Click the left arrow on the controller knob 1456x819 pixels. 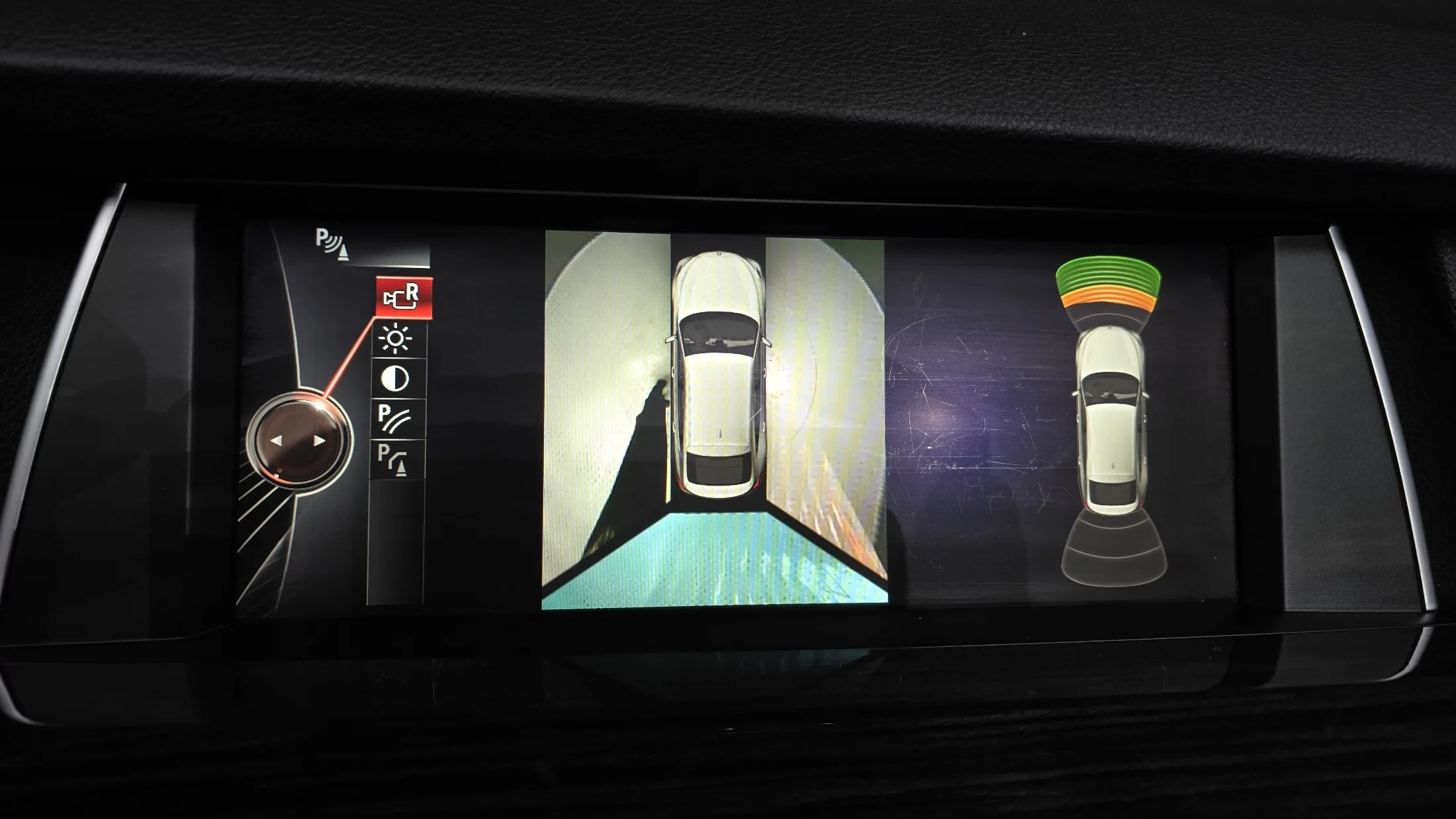coord(277,441)
